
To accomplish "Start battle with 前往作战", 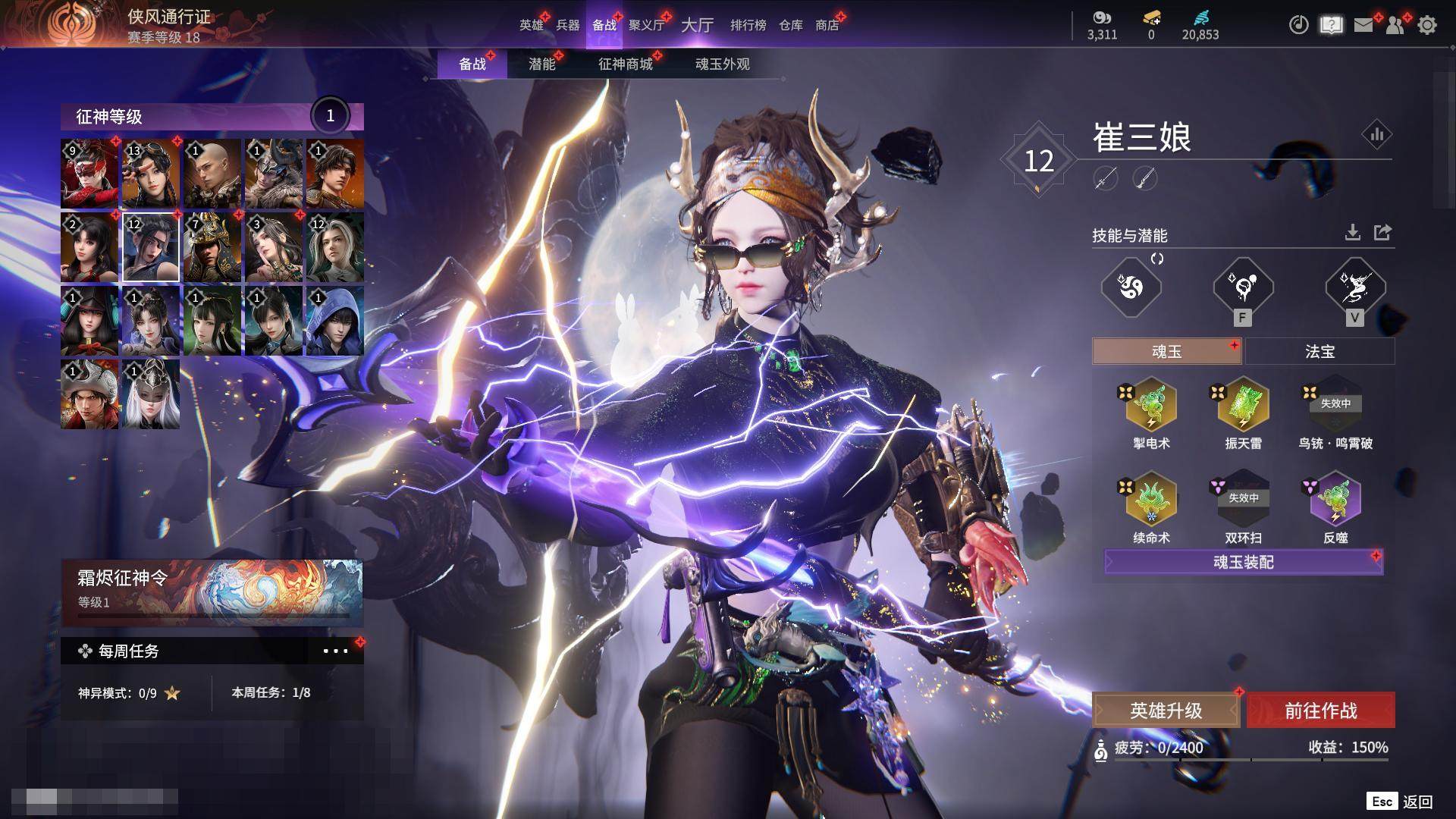I will tap(1320, 711).
